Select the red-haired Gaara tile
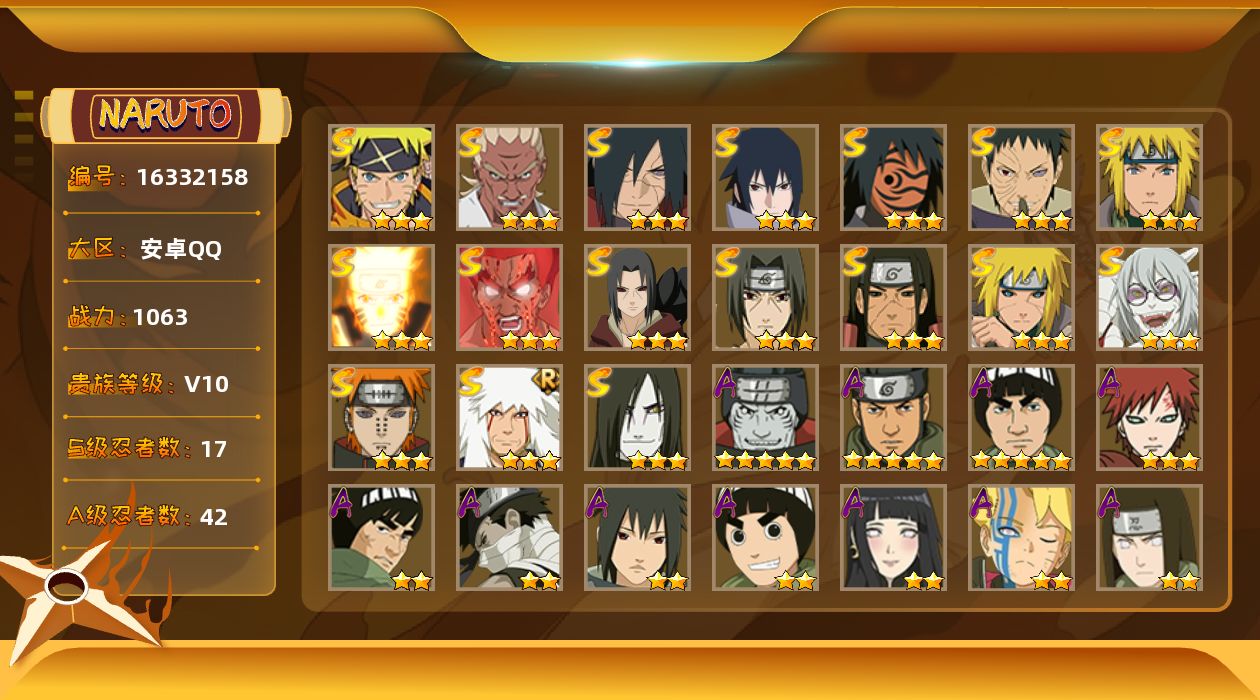1260x700 pixels. coord(1149,417)
